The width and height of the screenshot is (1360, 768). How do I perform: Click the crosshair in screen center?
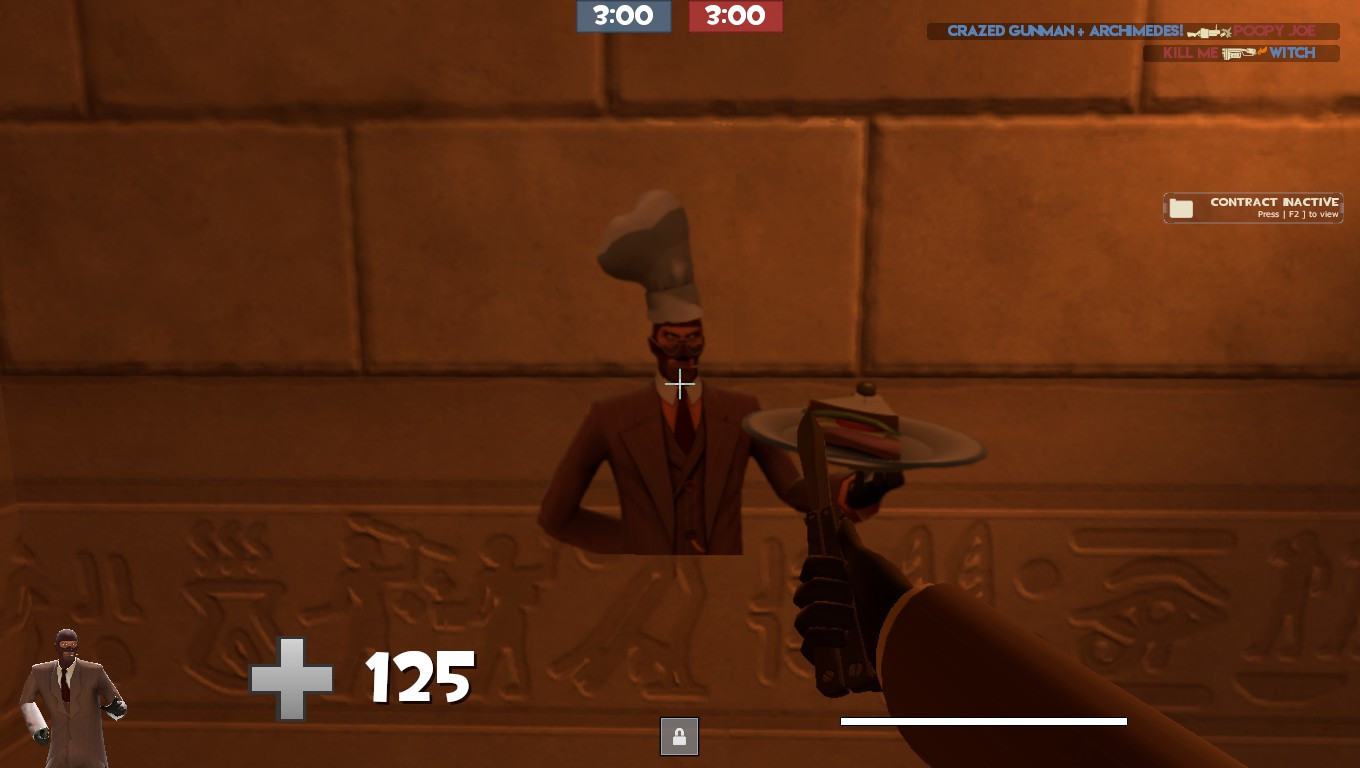(680, 384)
